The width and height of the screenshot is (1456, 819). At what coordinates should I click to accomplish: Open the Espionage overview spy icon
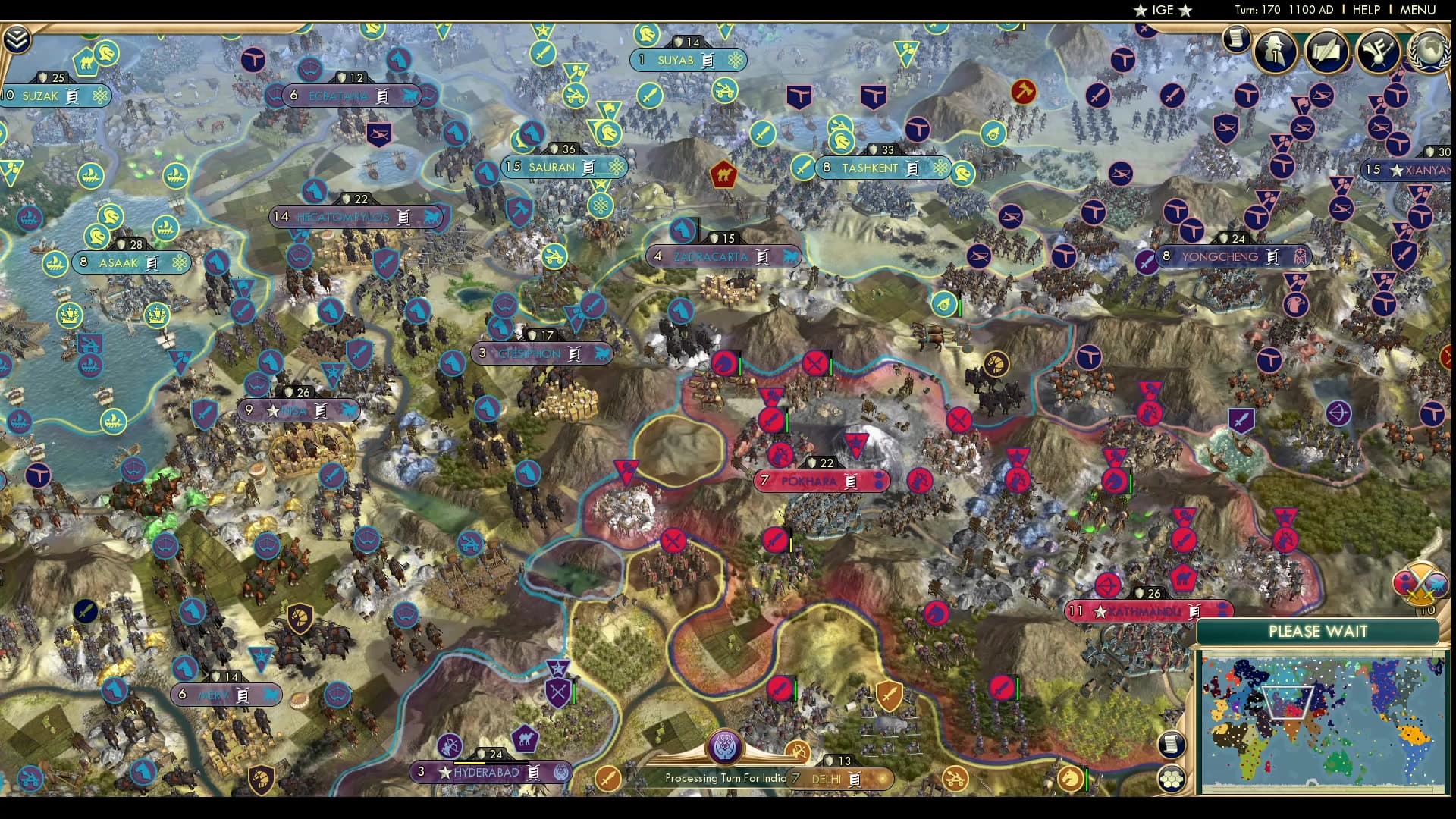click(1276, 51)
